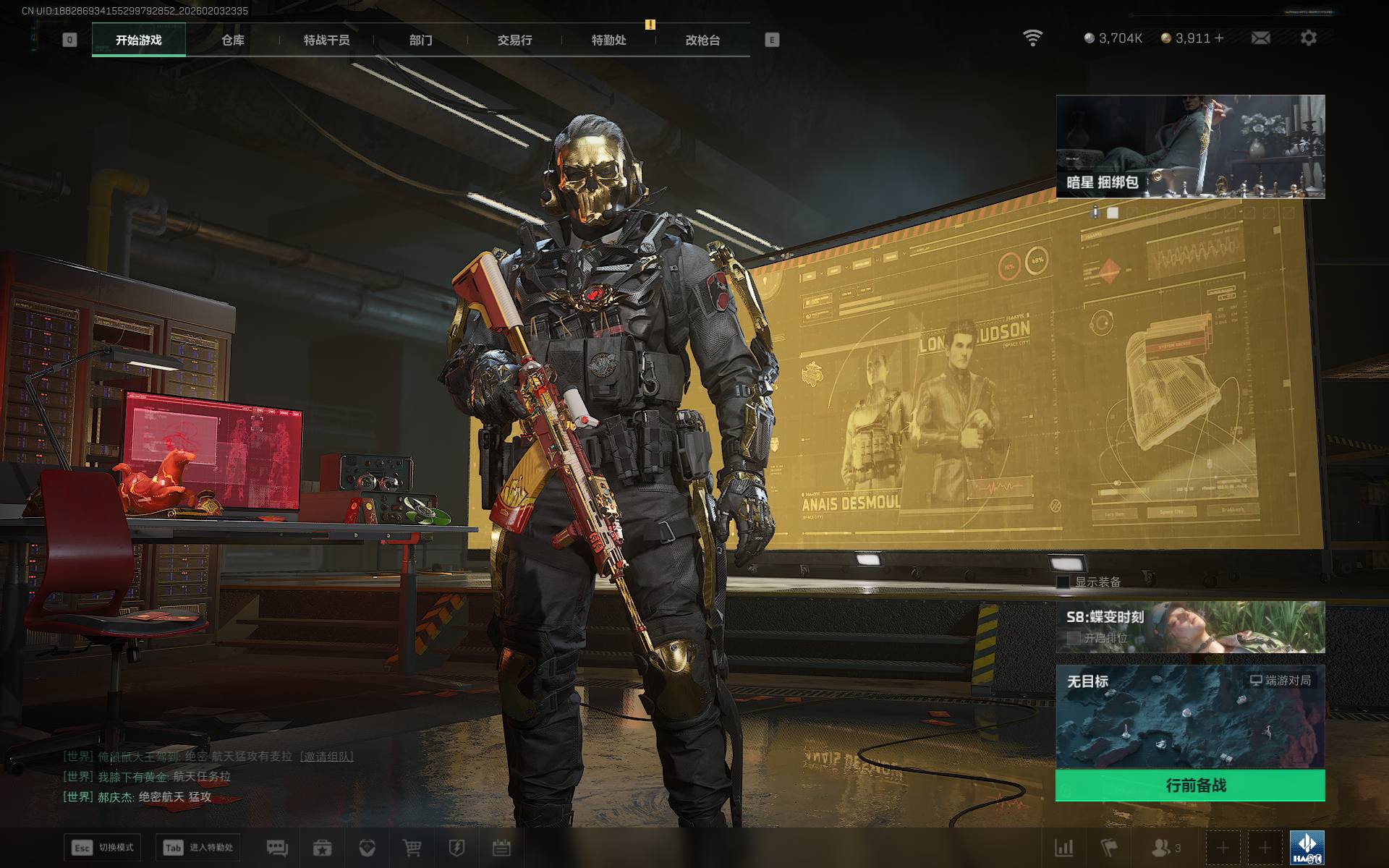The width and height of the screenshot is (1389, 868).
Task: Click the blue HAVOC player avatar
Action: coord(1307,848)
